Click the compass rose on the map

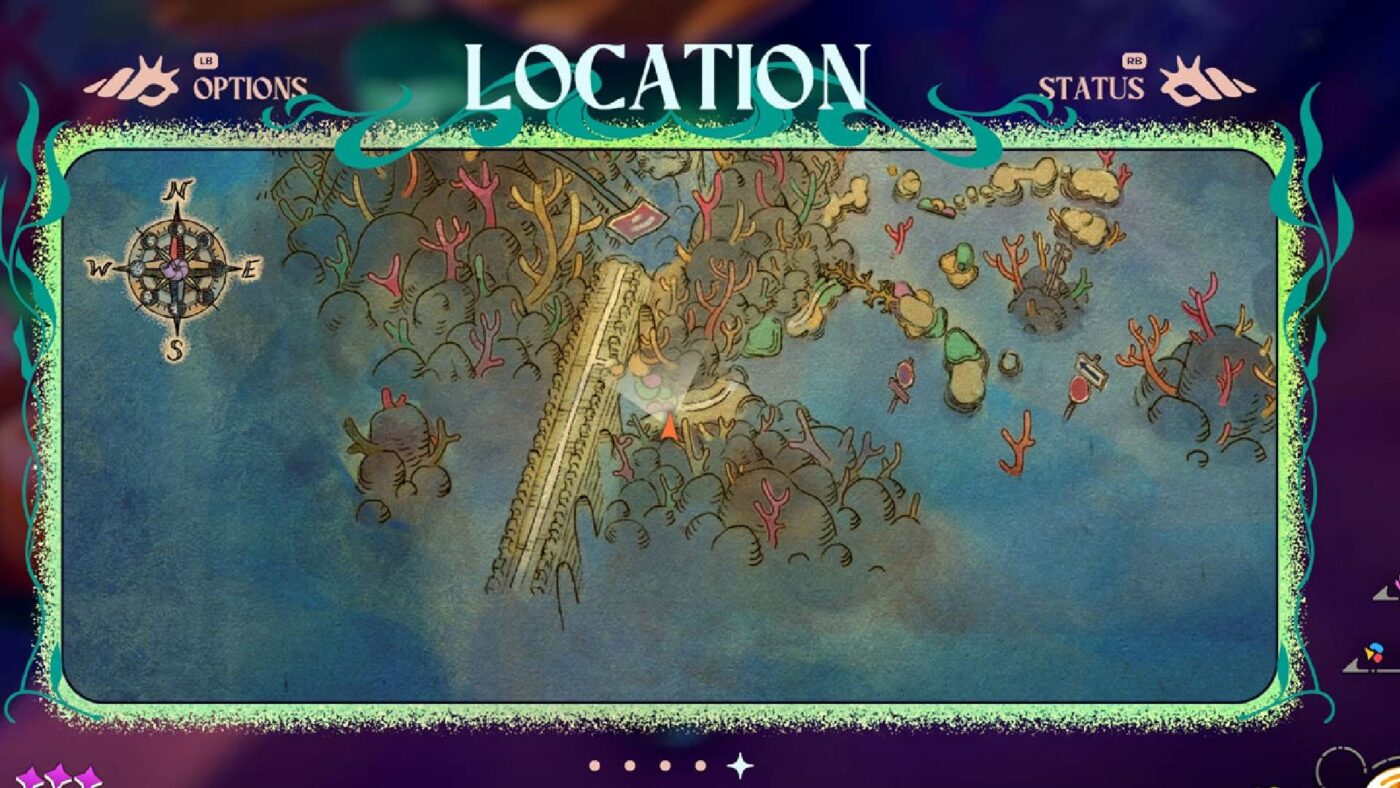tap(175, 270)
